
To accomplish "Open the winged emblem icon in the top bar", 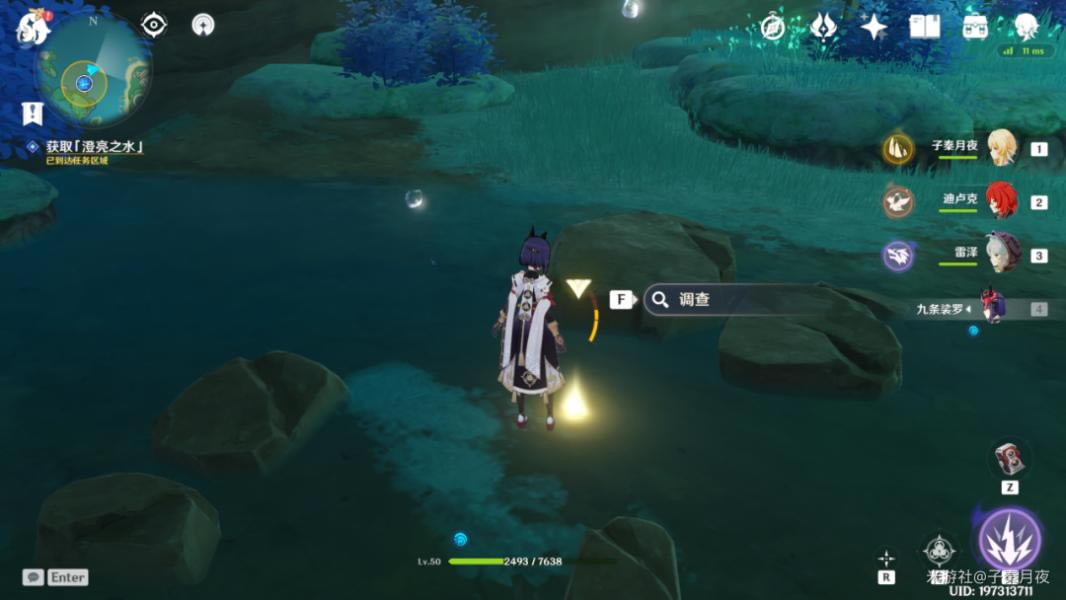I will (x=823, y=27).
